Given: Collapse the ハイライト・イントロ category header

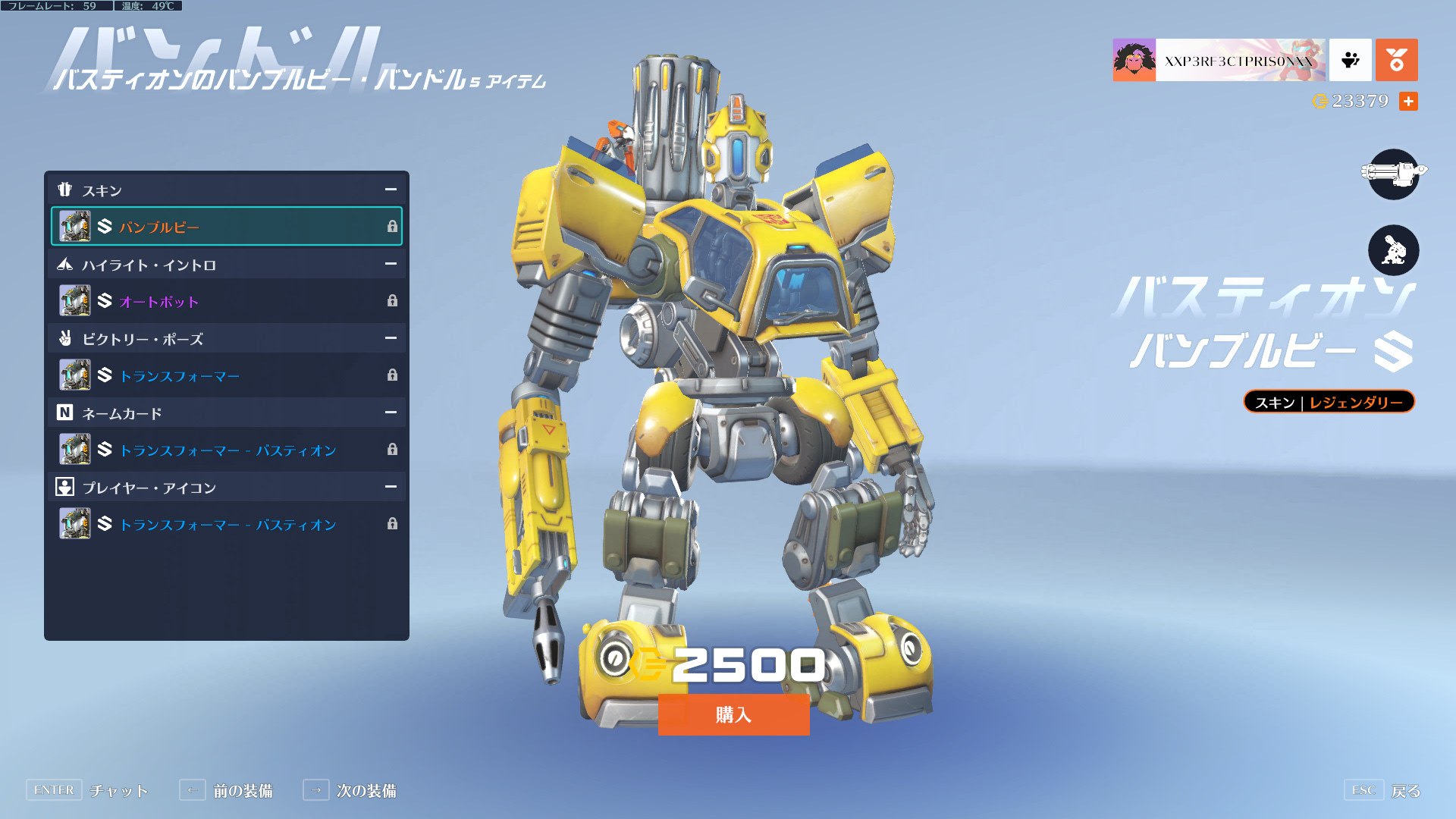Looking at the screenshot, I should tap(391, 264).
